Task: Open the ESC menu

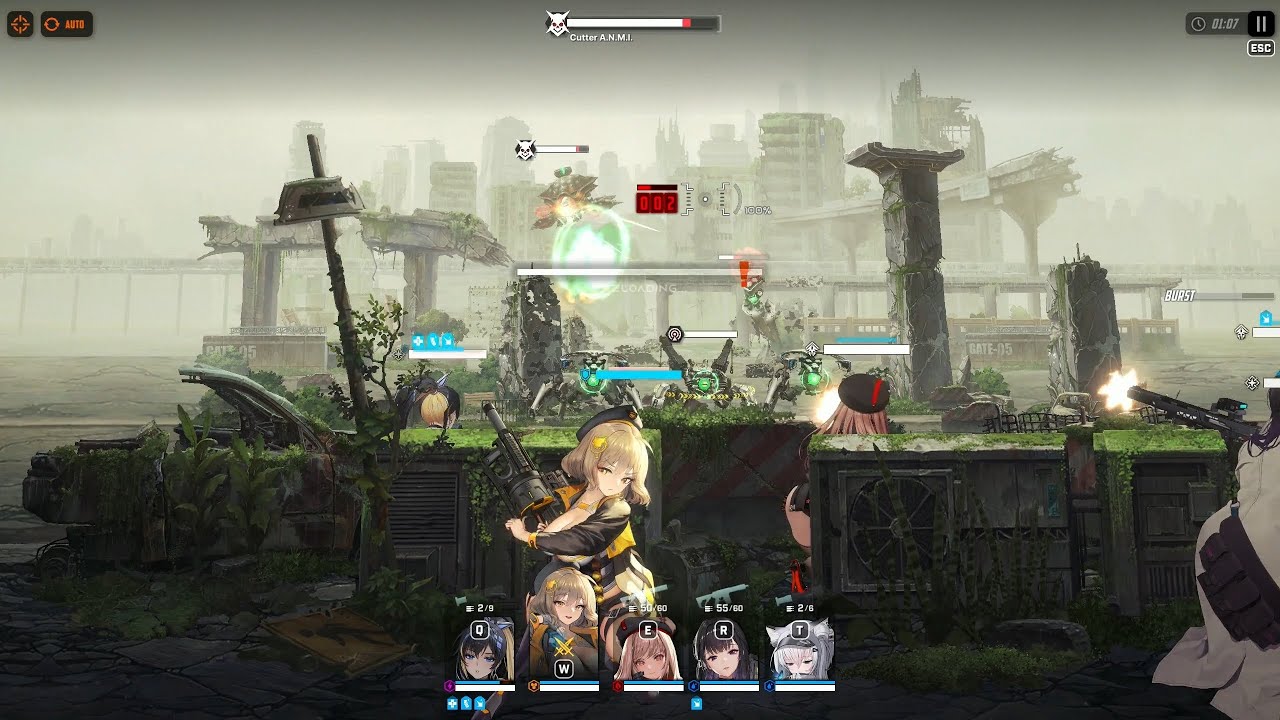Action: click(x=1259, y=47)
